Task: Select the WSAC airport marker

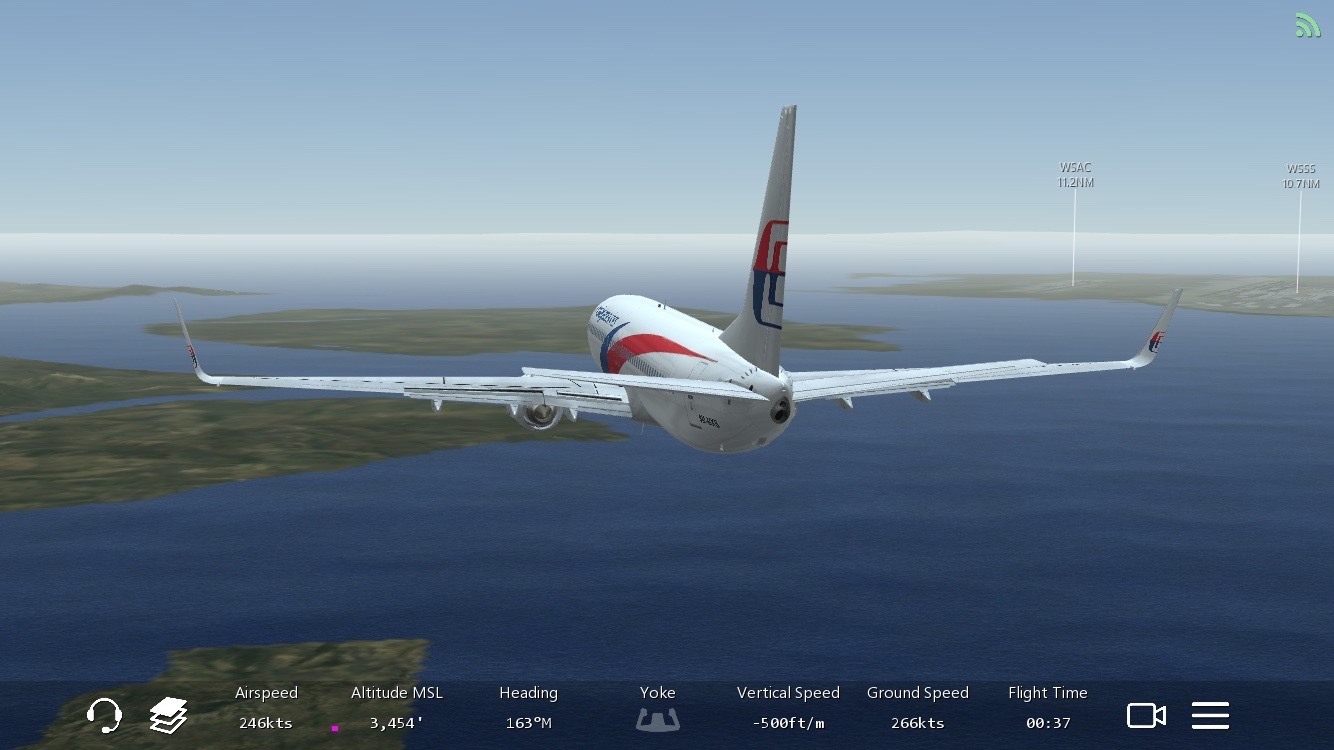Action: click(x=1075, y=175)
